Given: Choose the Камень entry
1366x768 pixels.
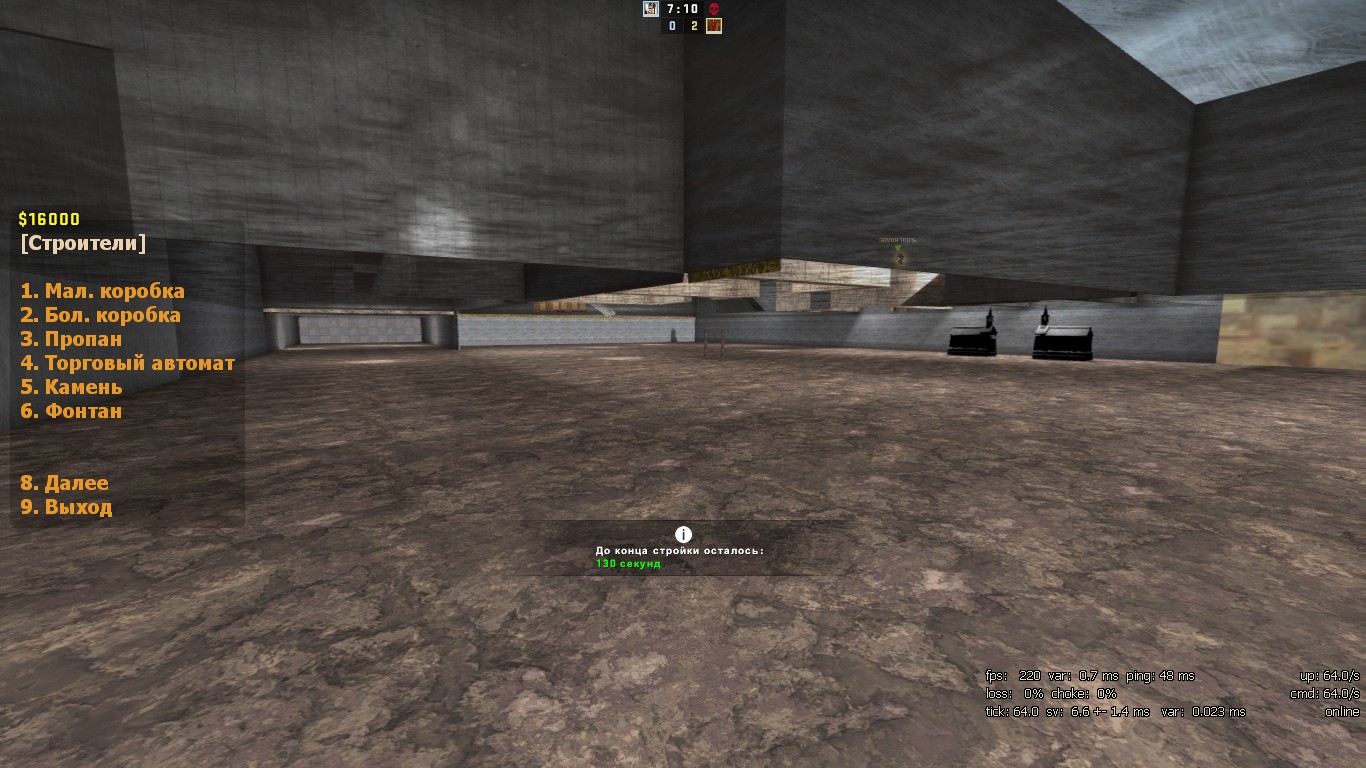Looking at the screenshot, I should (x=71, y=387).
